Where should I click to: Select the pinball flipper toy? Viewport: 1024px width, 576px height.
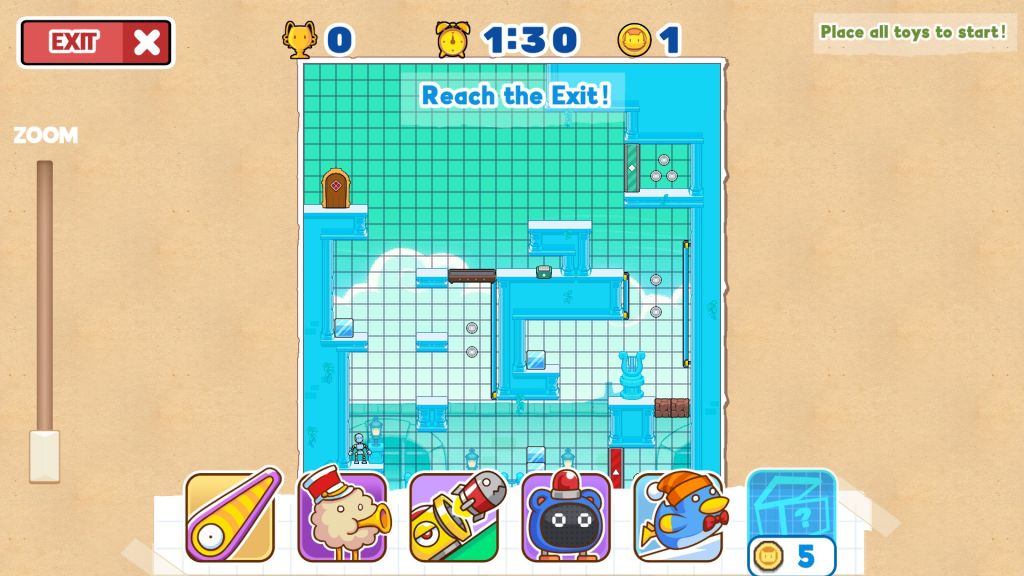230,516
